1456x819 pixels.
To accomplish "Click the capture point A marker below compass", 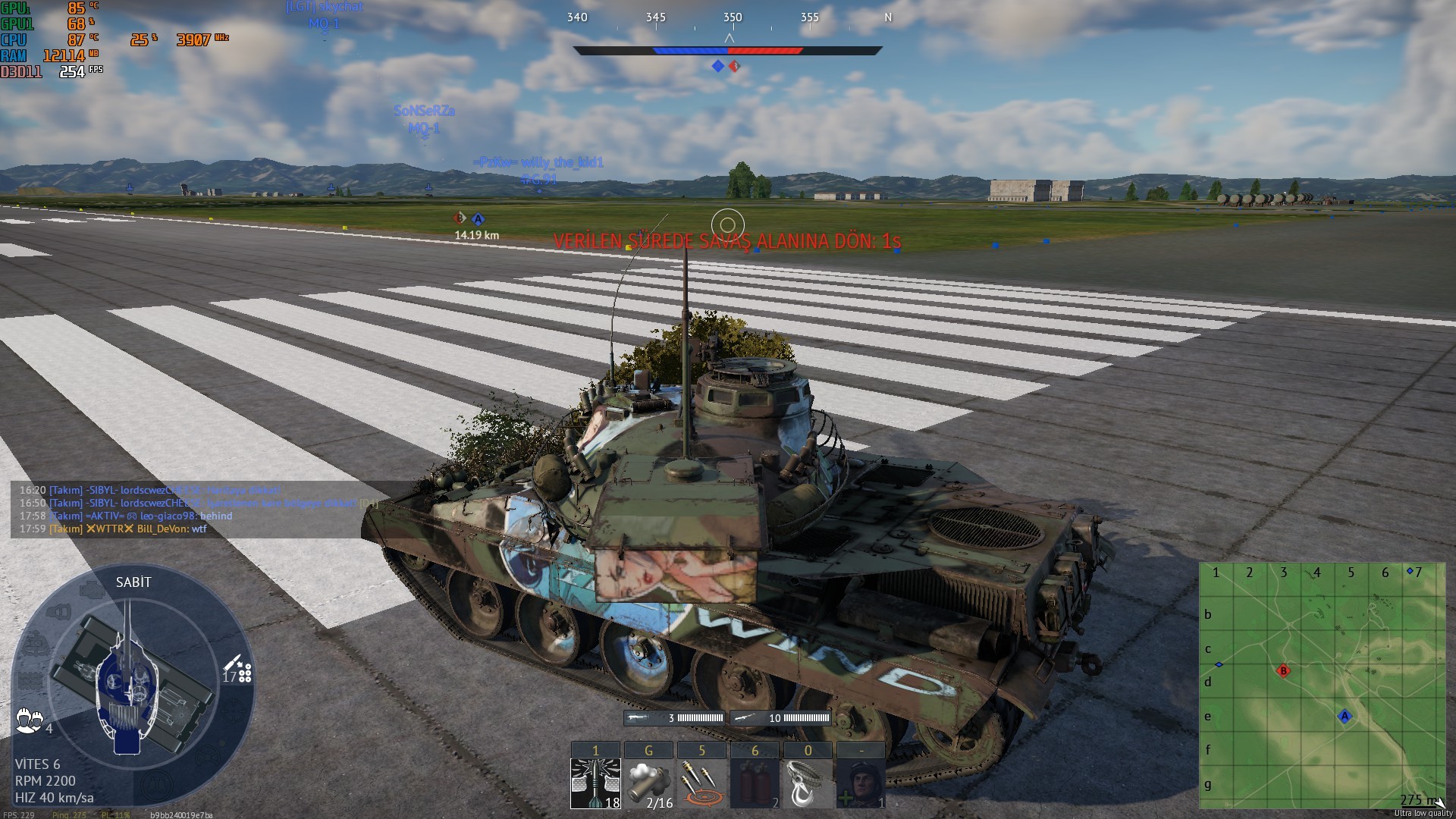I will 717,67.
